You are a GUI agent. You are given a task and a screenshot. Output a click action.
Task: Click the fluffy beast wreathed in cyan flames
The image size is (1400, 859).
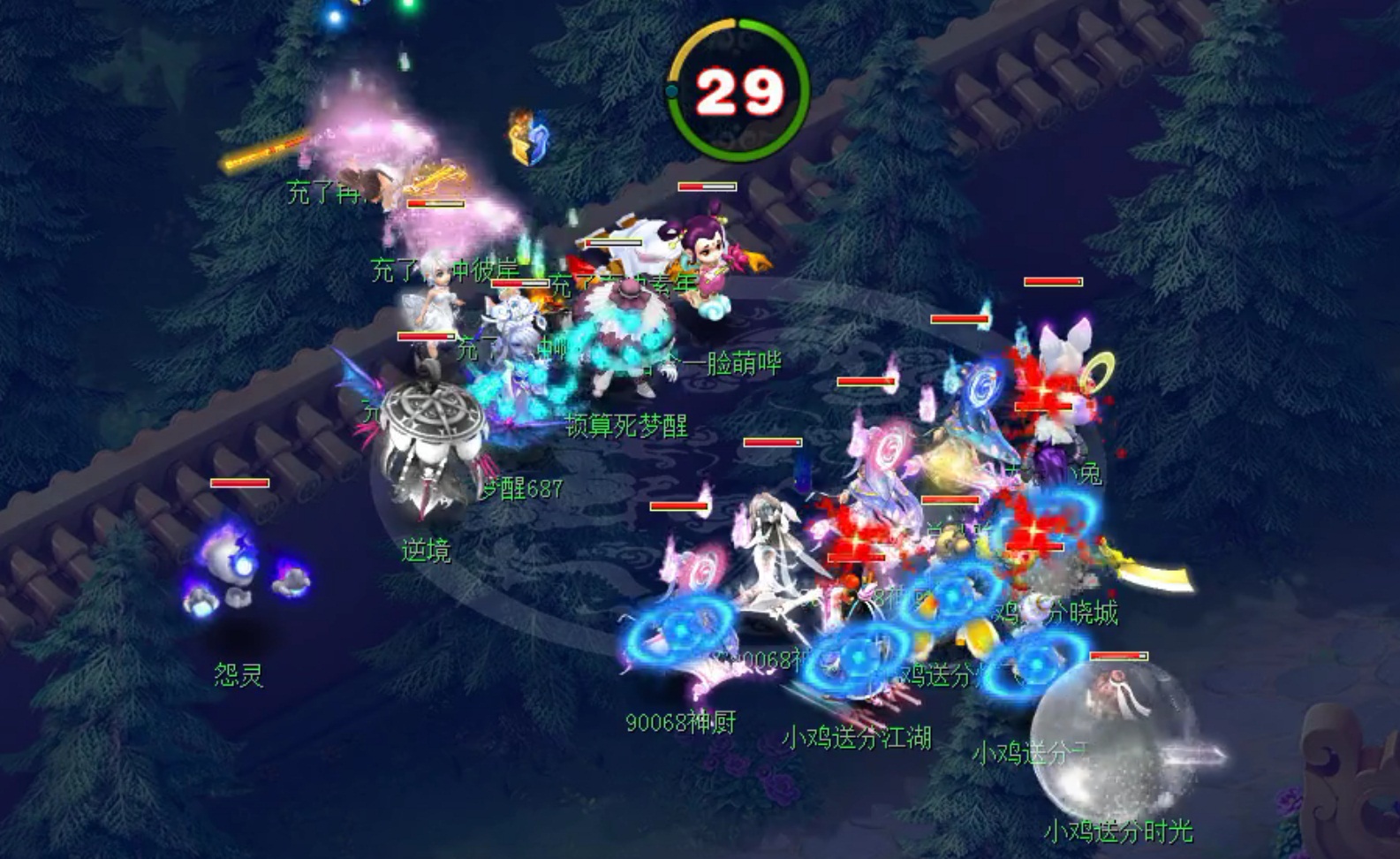click(x=627, y=345)
